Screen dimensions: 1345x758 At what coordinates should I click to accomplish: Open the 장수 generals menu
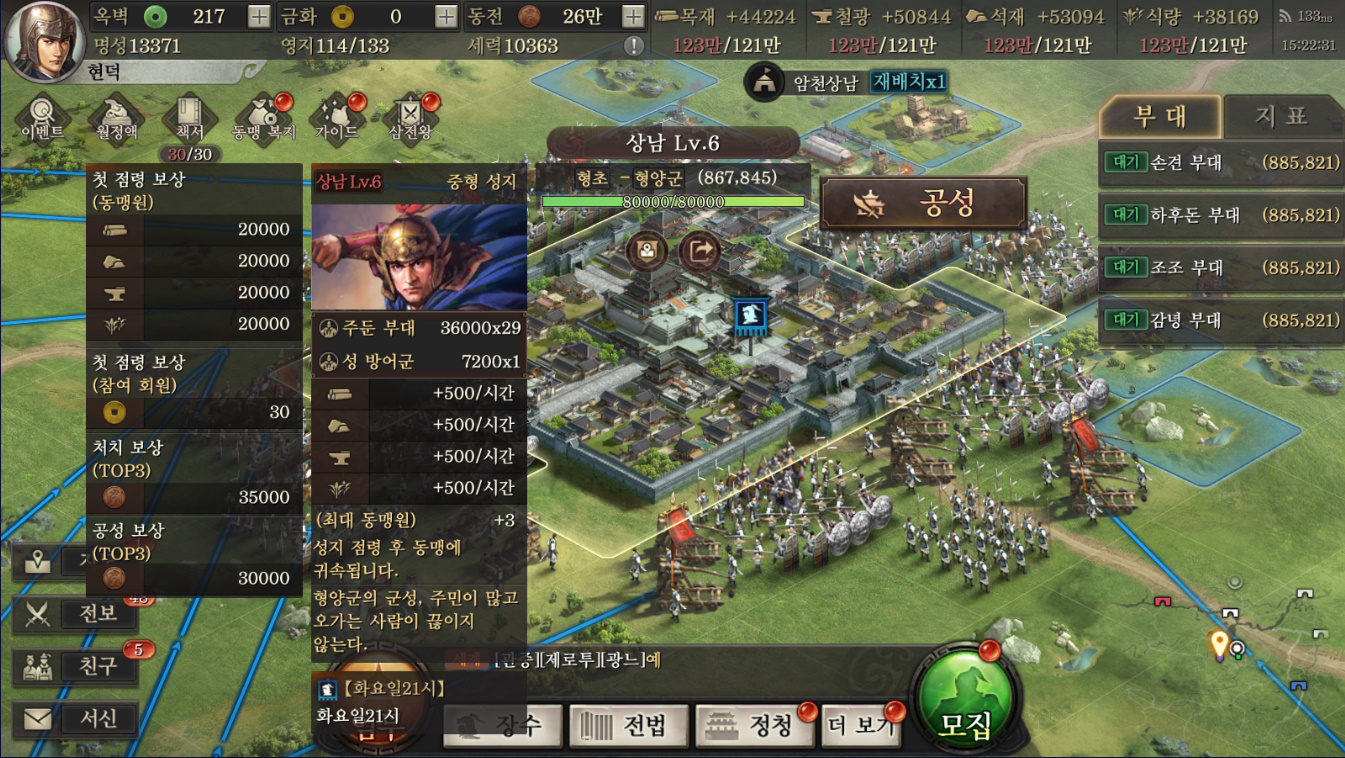[505, 725]
